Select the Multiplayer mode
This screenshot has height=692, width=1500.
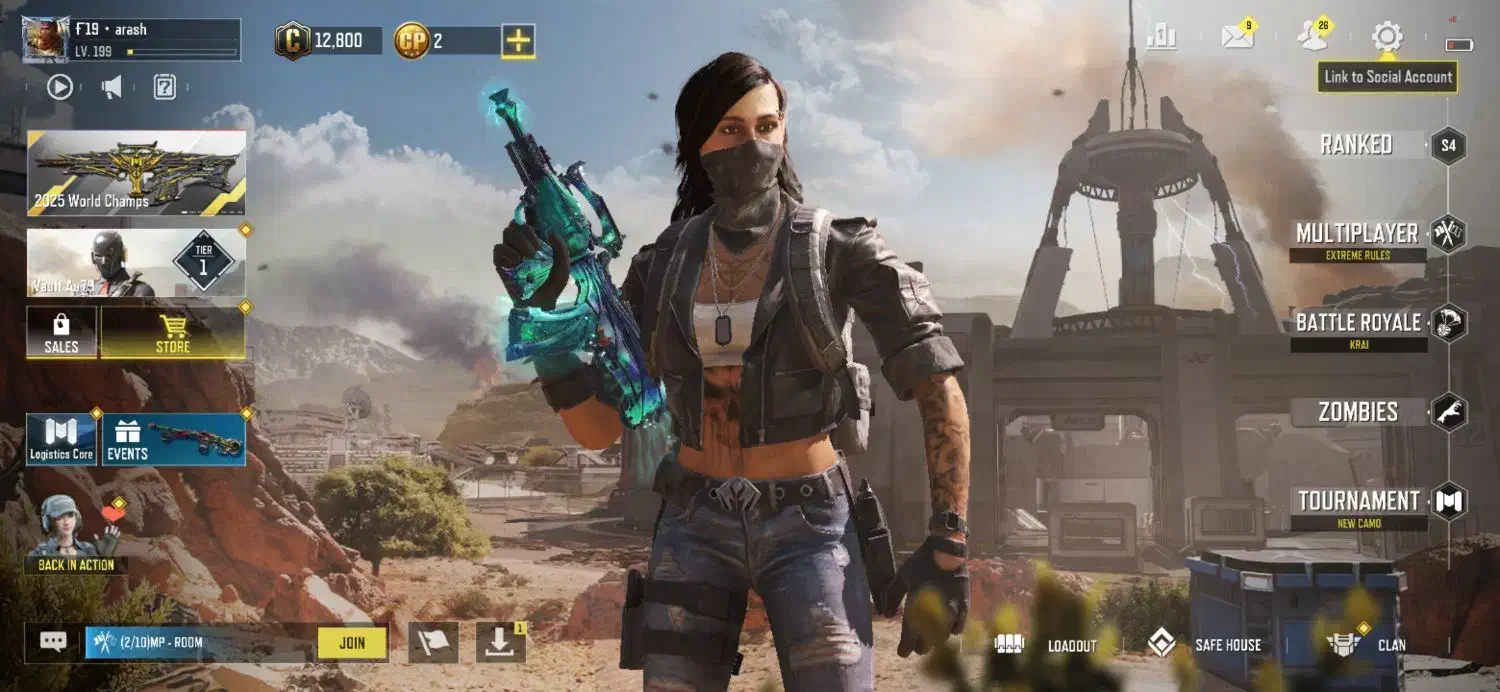pyautogui.click(x=1357, y=234)
